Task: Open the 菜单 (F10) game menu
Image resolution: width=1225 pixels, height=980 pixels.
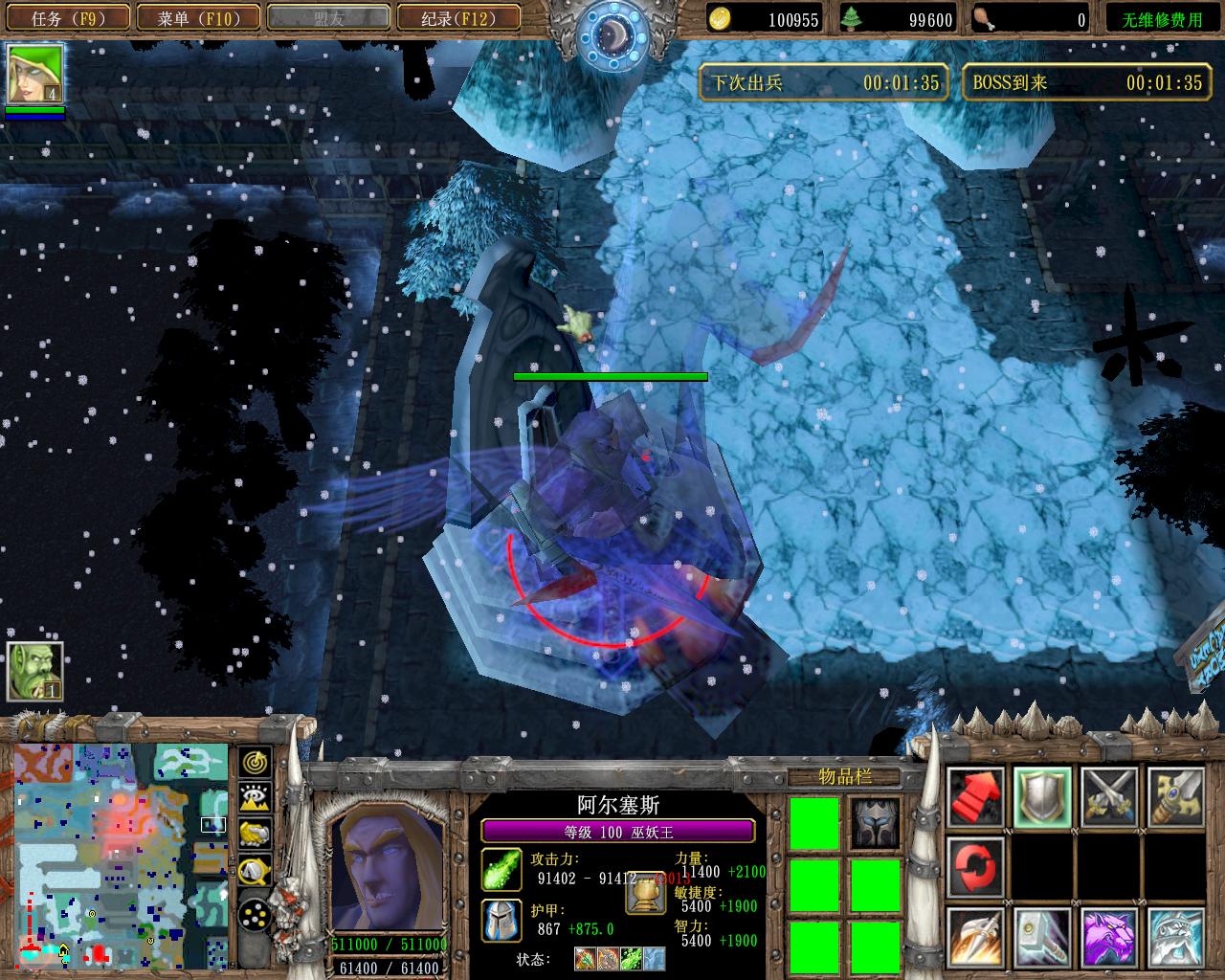Action: 197,18
